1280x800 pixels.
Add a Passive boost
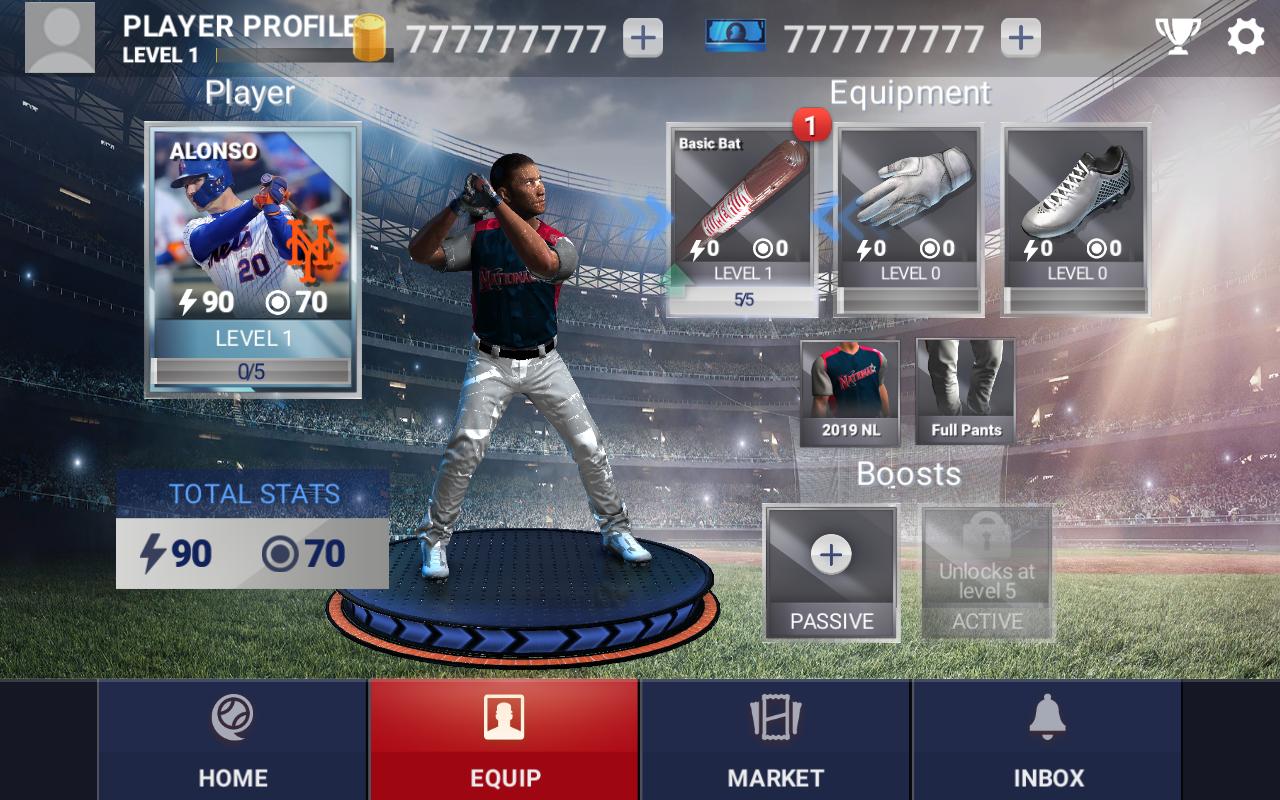click(831, 572)
